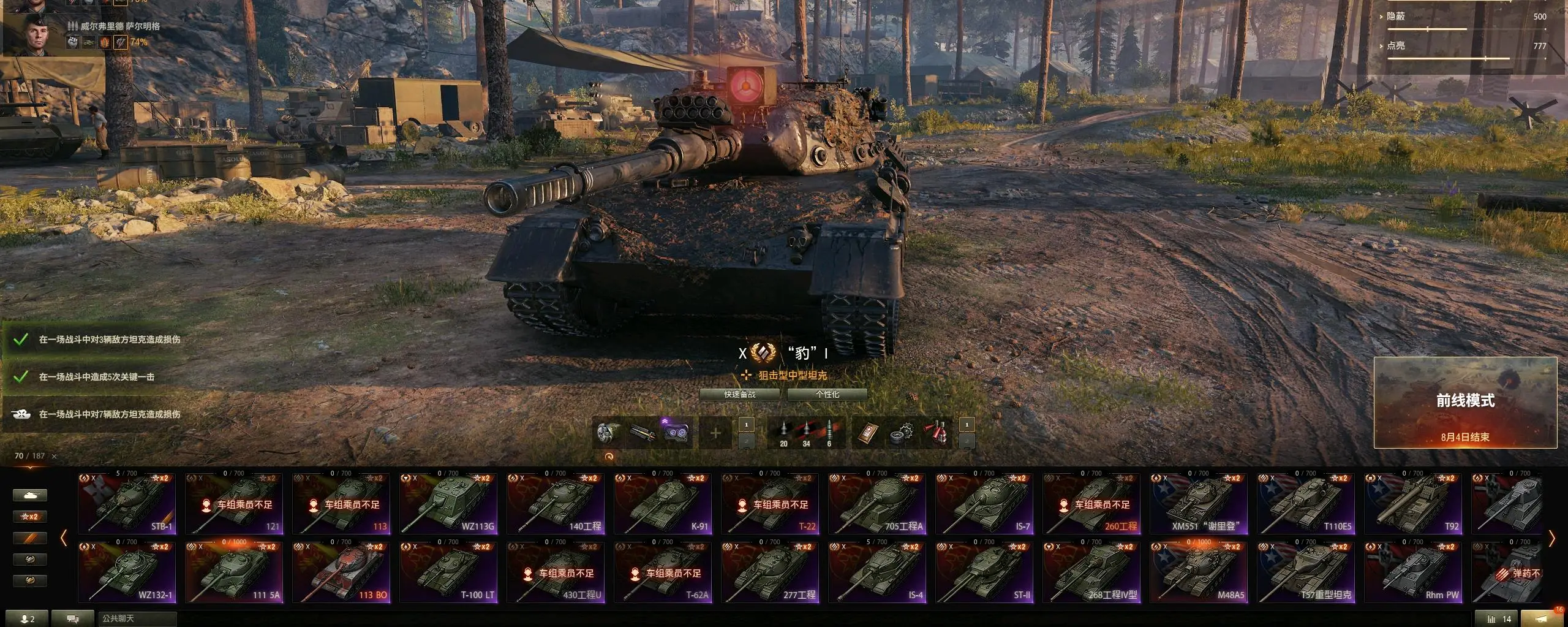1568x627 pixels.
Task: Open the 公共聊天 public chat tab
Action: [x=137, y=619]
